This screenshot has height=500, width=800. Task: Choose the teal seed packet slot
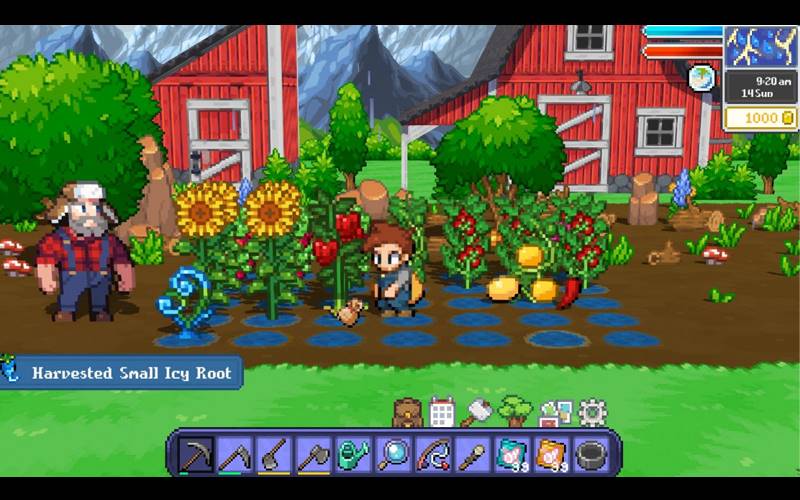pyautogui.click(x=512, y=454)
